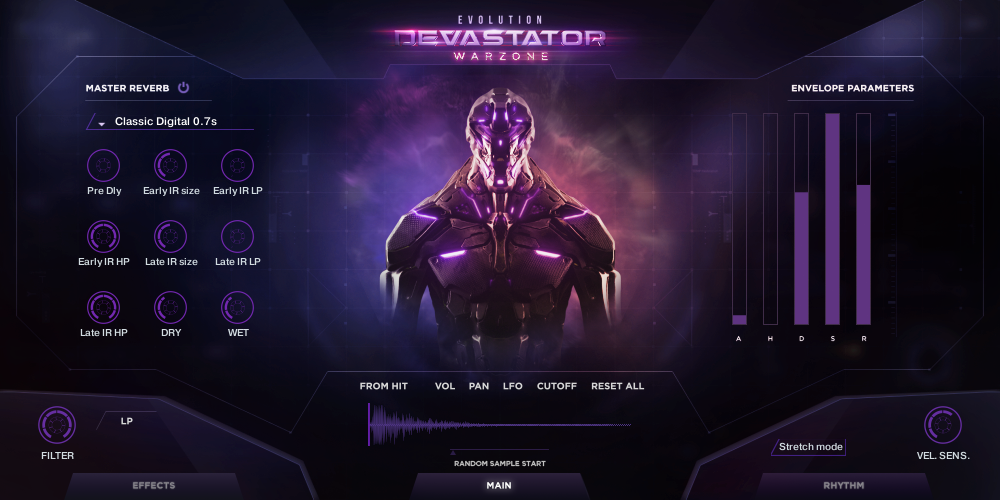This screenshot has height=500, width=1000.
Task: Click the Early IR HP knob
Action: tap(104, 236)
